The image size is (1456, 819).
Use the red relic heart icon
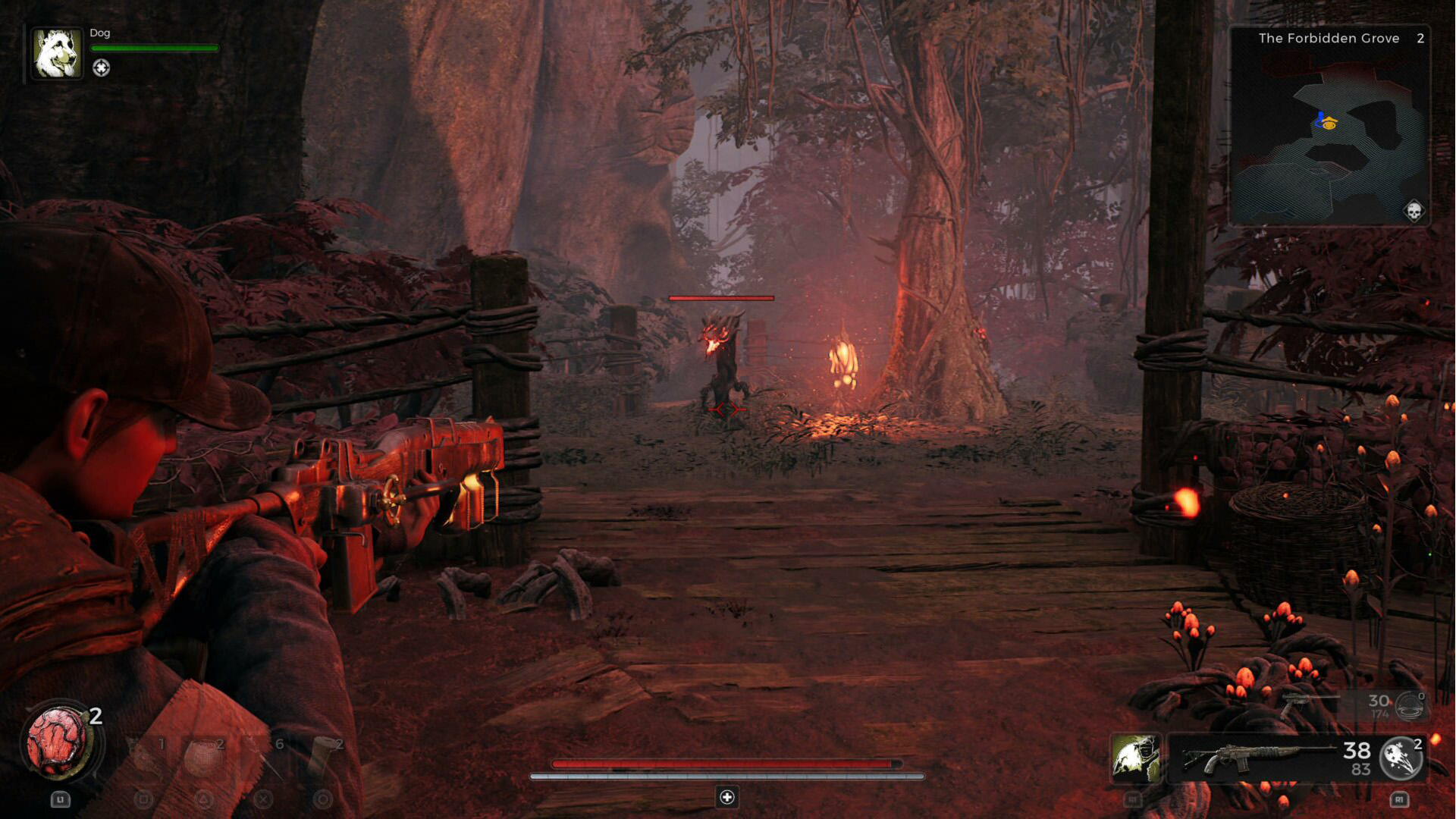click(58, 743)
